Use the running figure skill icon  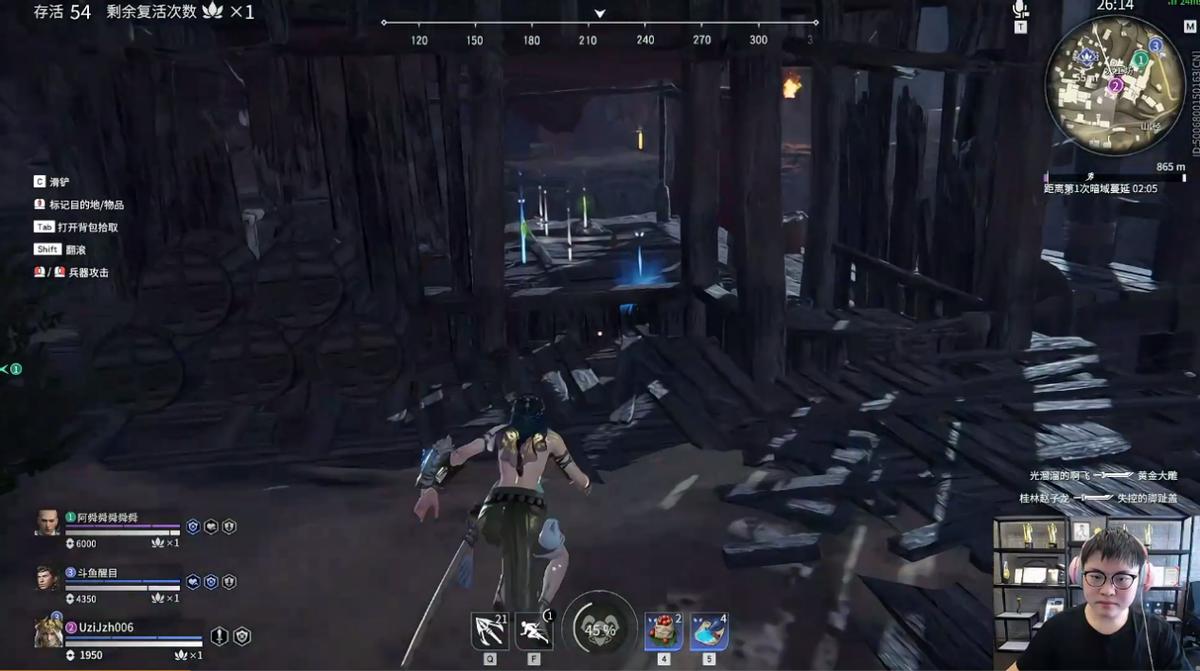[534, 631]
